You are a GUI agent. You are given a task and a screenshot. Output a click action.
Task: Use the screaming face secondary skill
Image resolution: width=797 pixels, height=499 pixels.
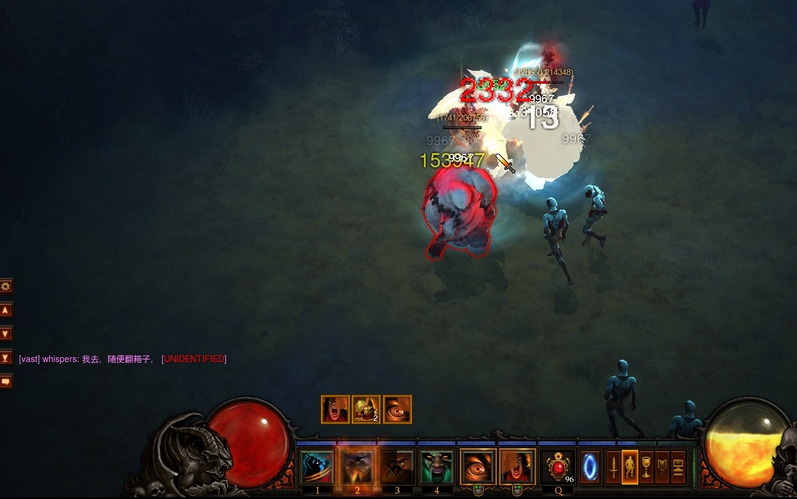click(517, 466)
